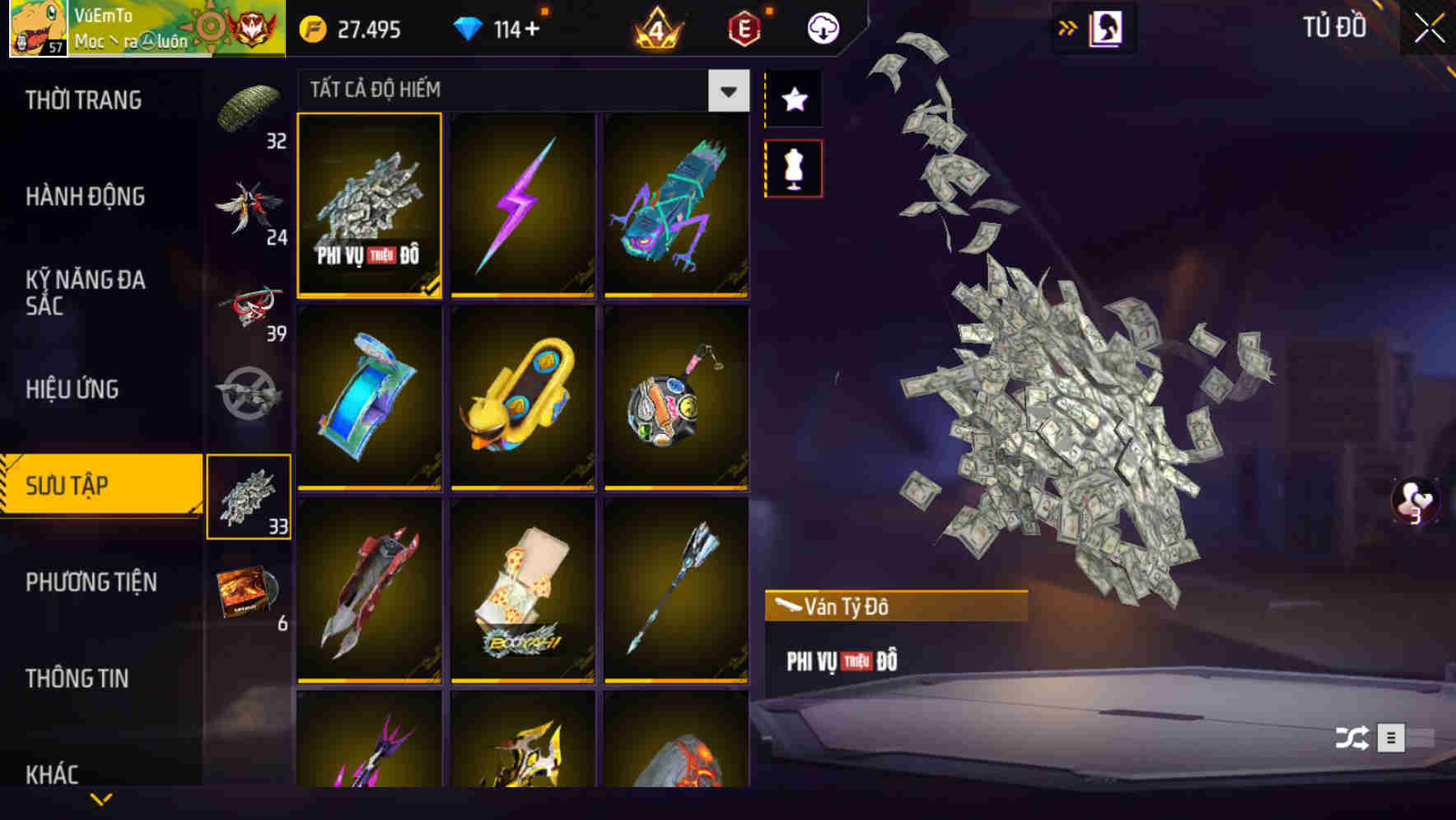This screenshot has height=820, width=1456.
Task: Toggle the star favorites filter
Action: click(x=793, y=99)
